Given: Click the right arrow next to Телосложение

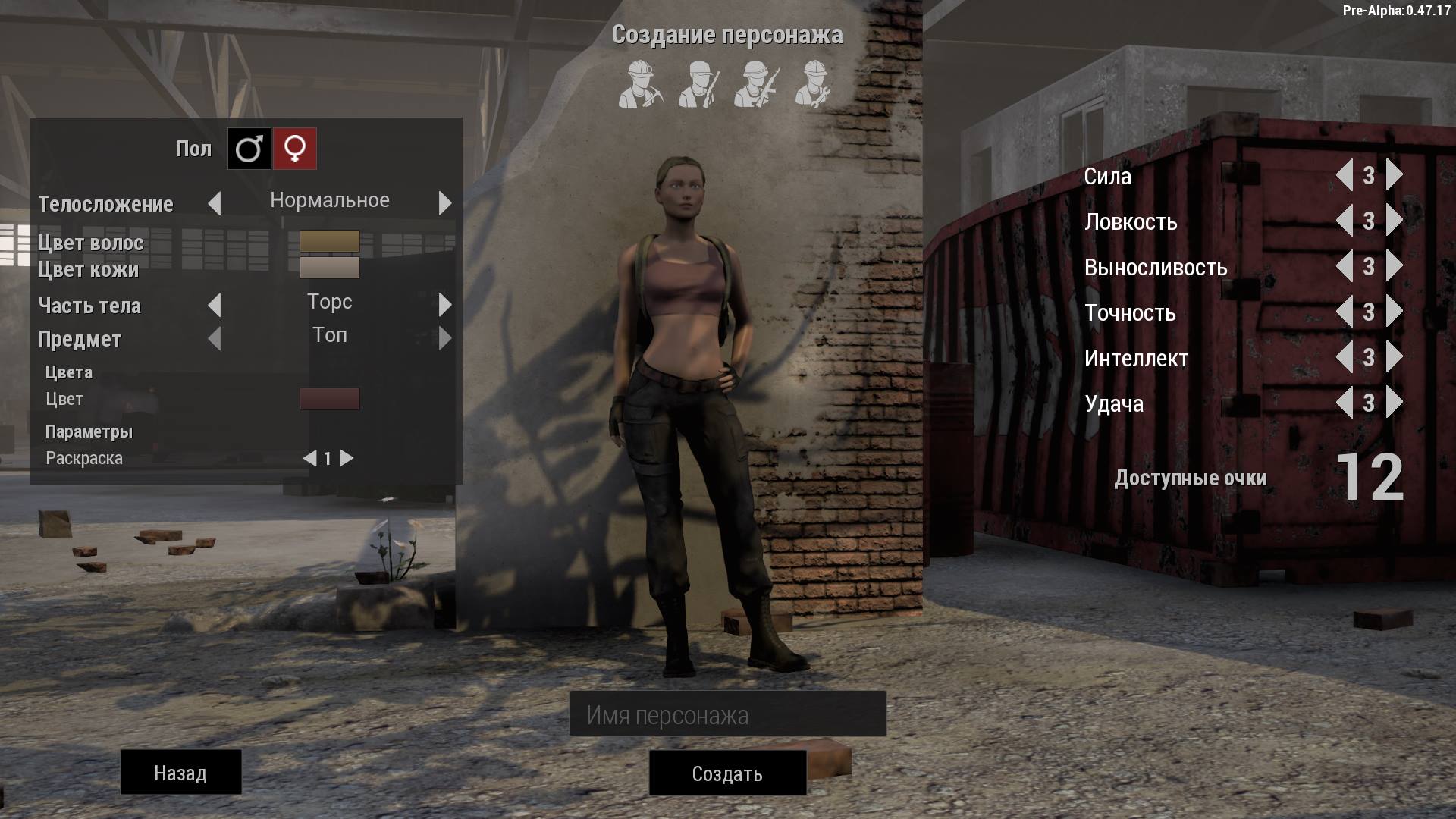Looking at the screenshot, I should tap(445, 202).
